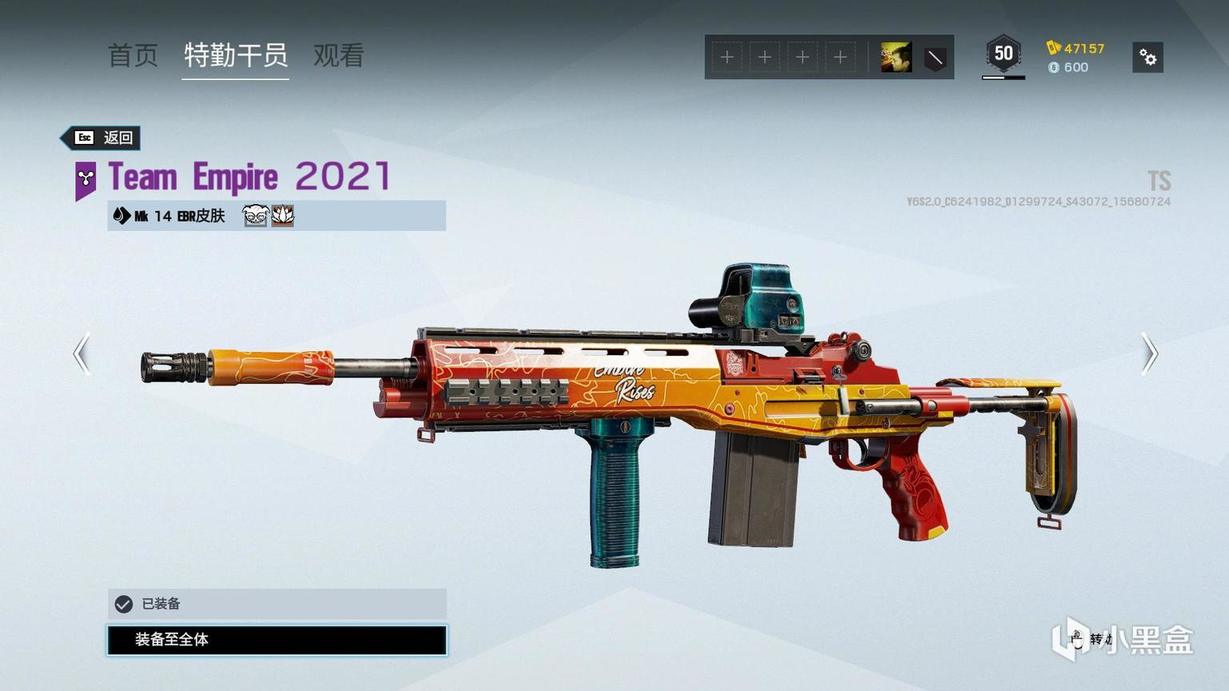Show the previous weapon skin arrow
The height and width of the screenshot is (691, 1229).
click(x=82, y=353)
